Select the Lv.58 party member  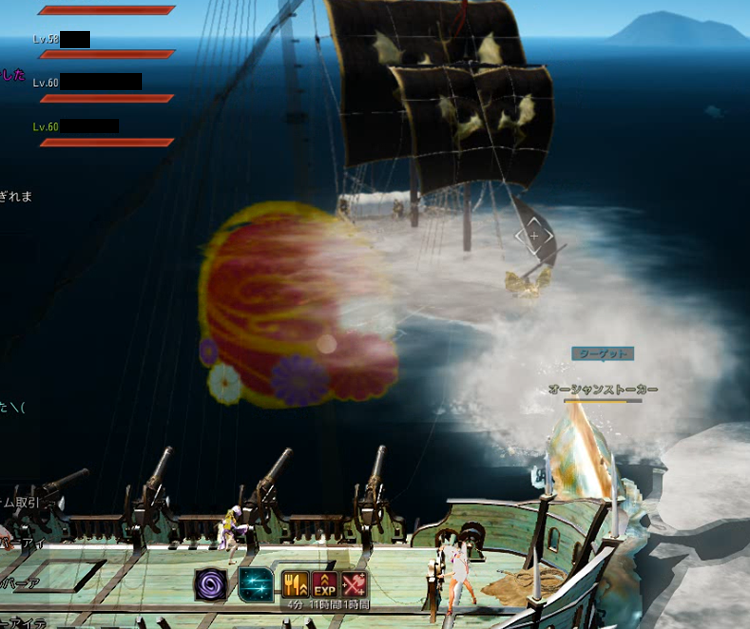pyautogui.click(x=62, y=40)
